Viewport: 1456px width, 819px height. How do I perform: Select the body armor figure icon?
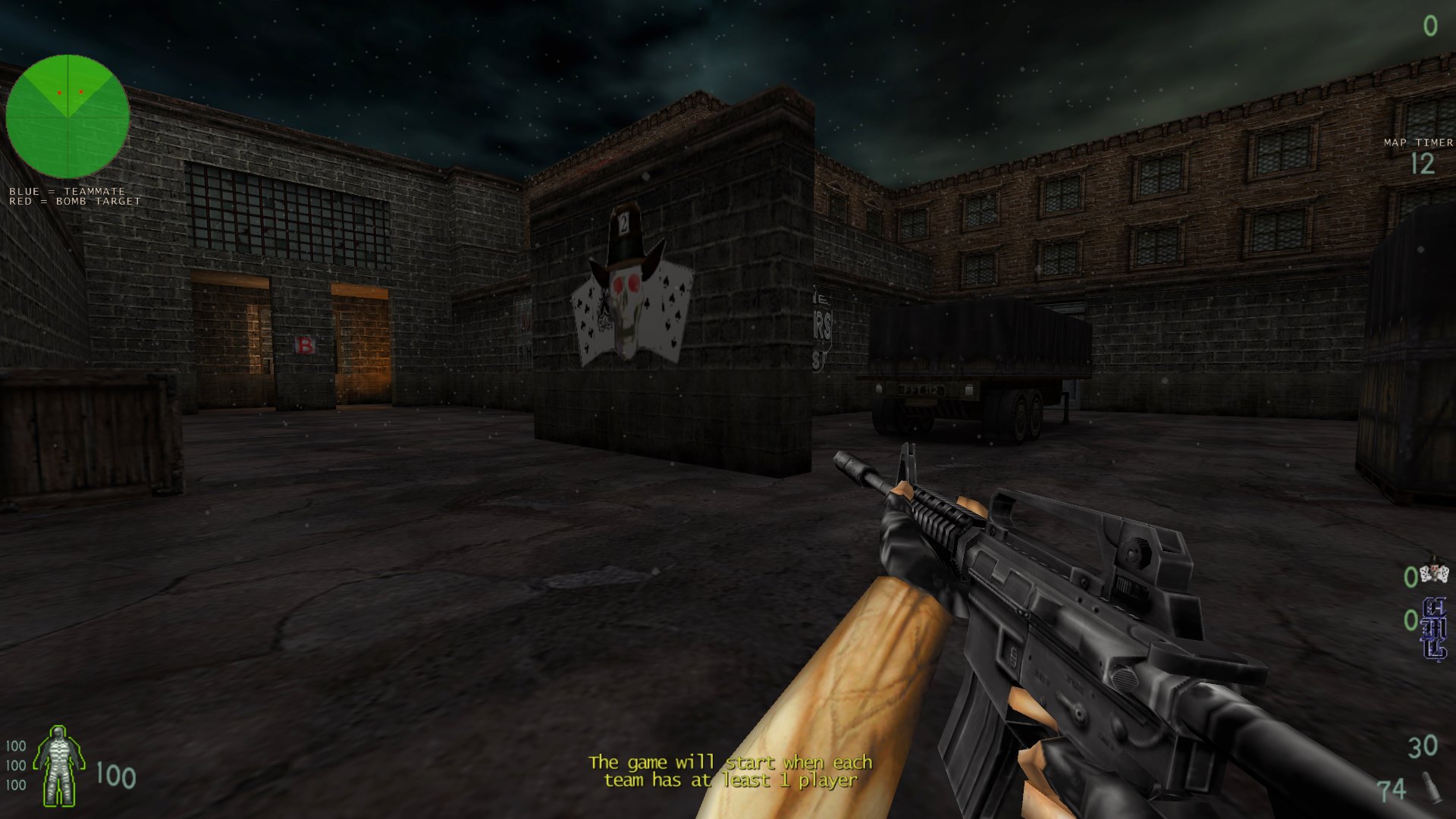point(60,766)
